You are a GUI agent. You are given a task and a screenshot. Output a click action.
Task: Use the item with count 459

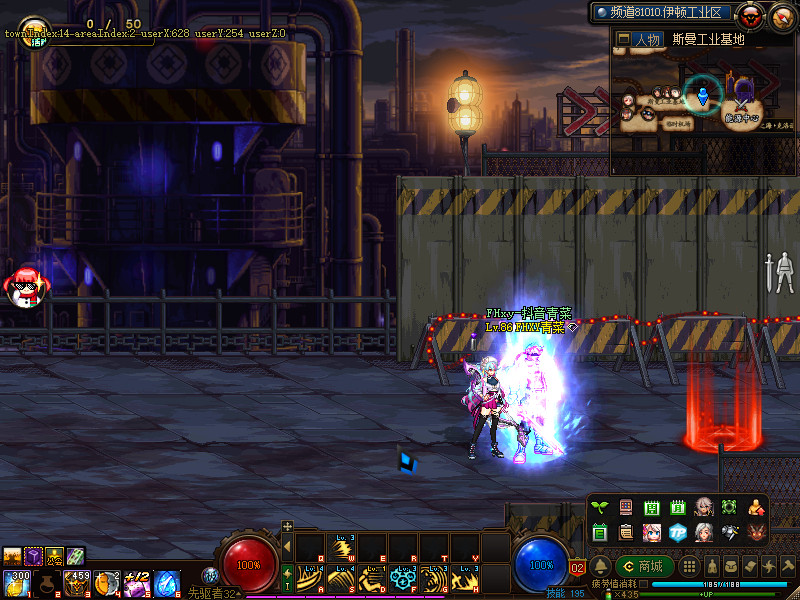tap(77, 581)
